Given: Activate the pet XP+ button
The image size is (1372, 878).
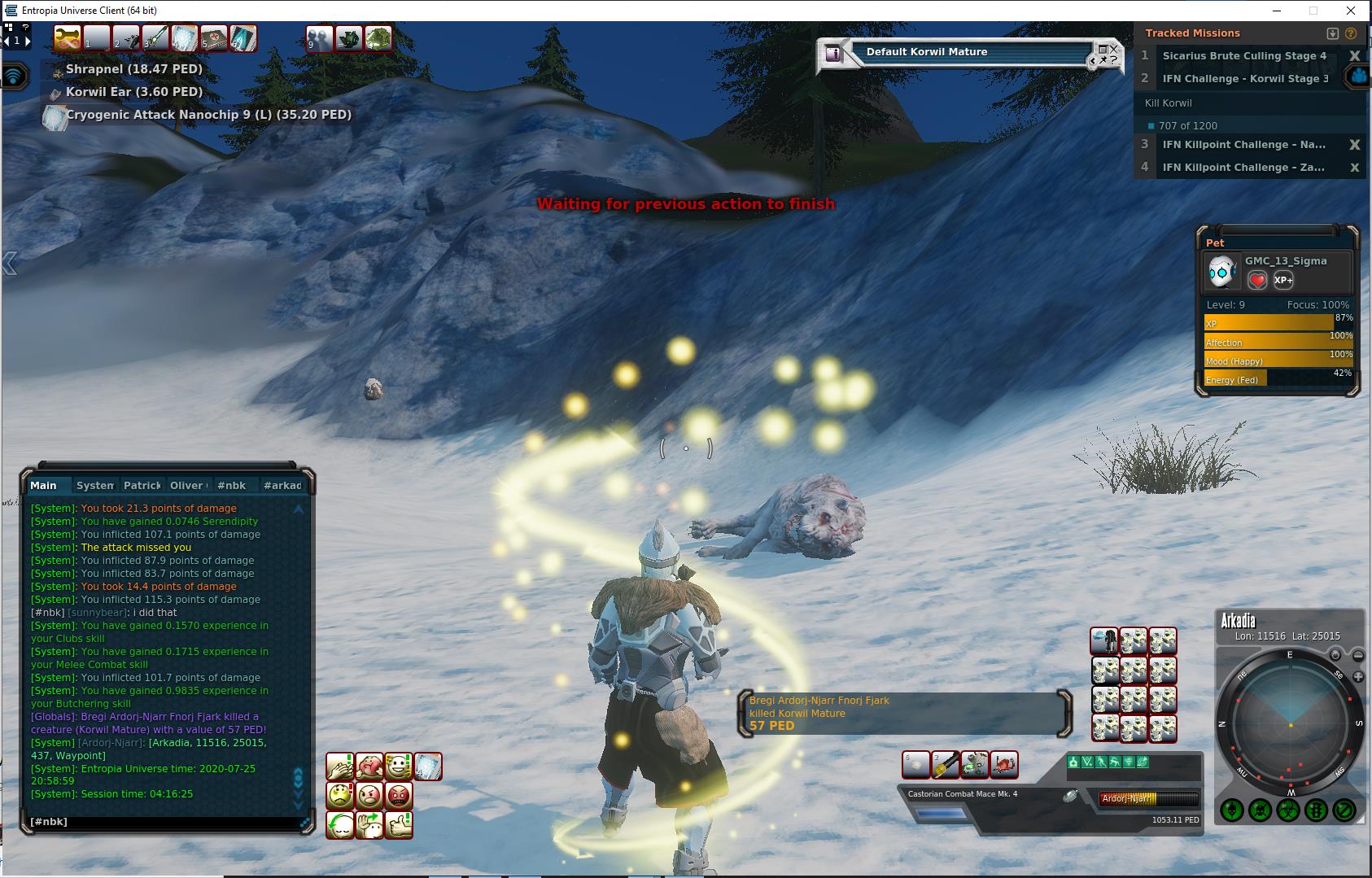Looking at the screenshot, I should click(1283, 281).
